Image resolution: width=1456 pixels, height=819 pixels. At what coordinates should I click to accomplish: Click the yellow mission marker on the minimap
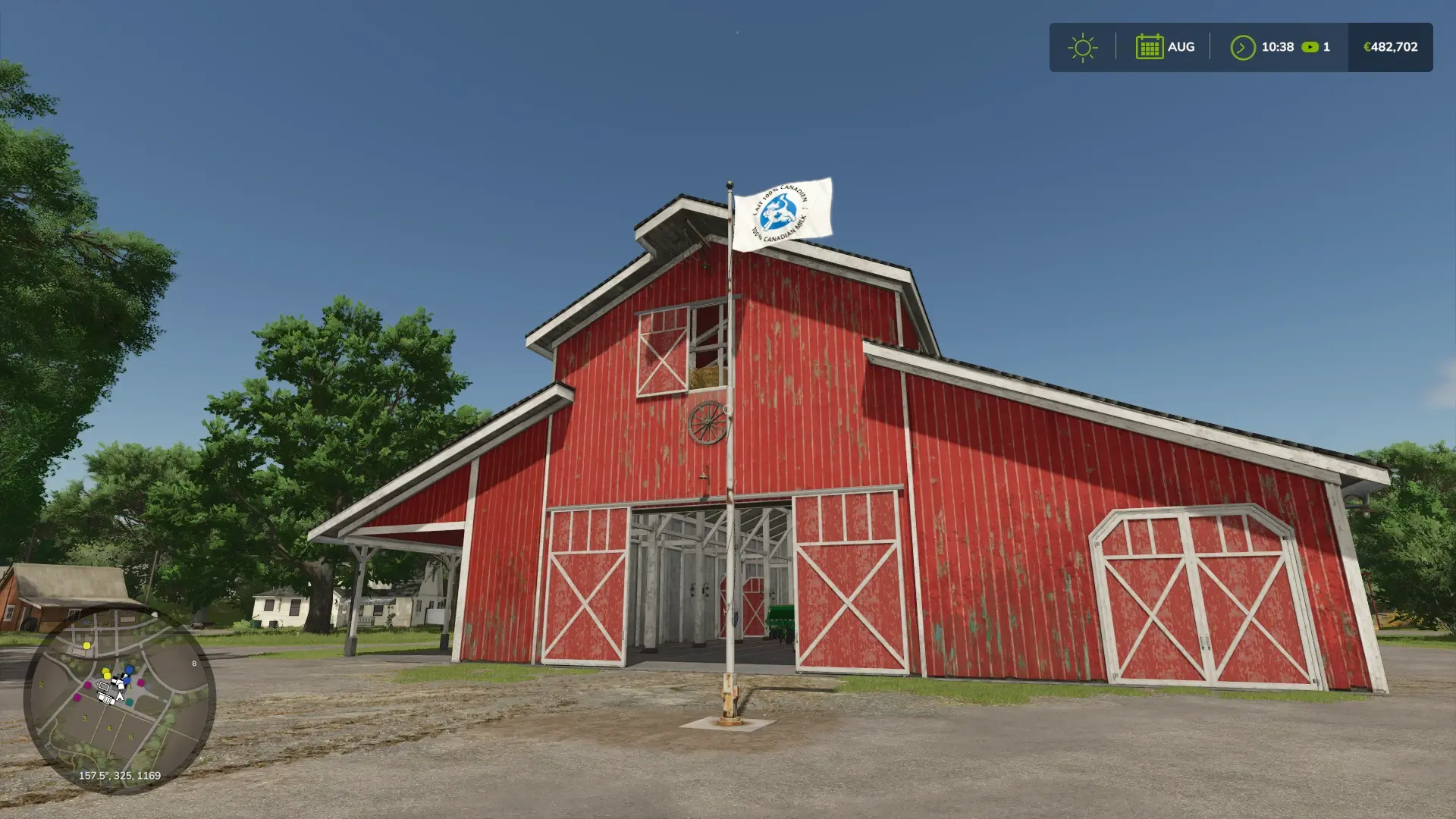click(86, 646)
